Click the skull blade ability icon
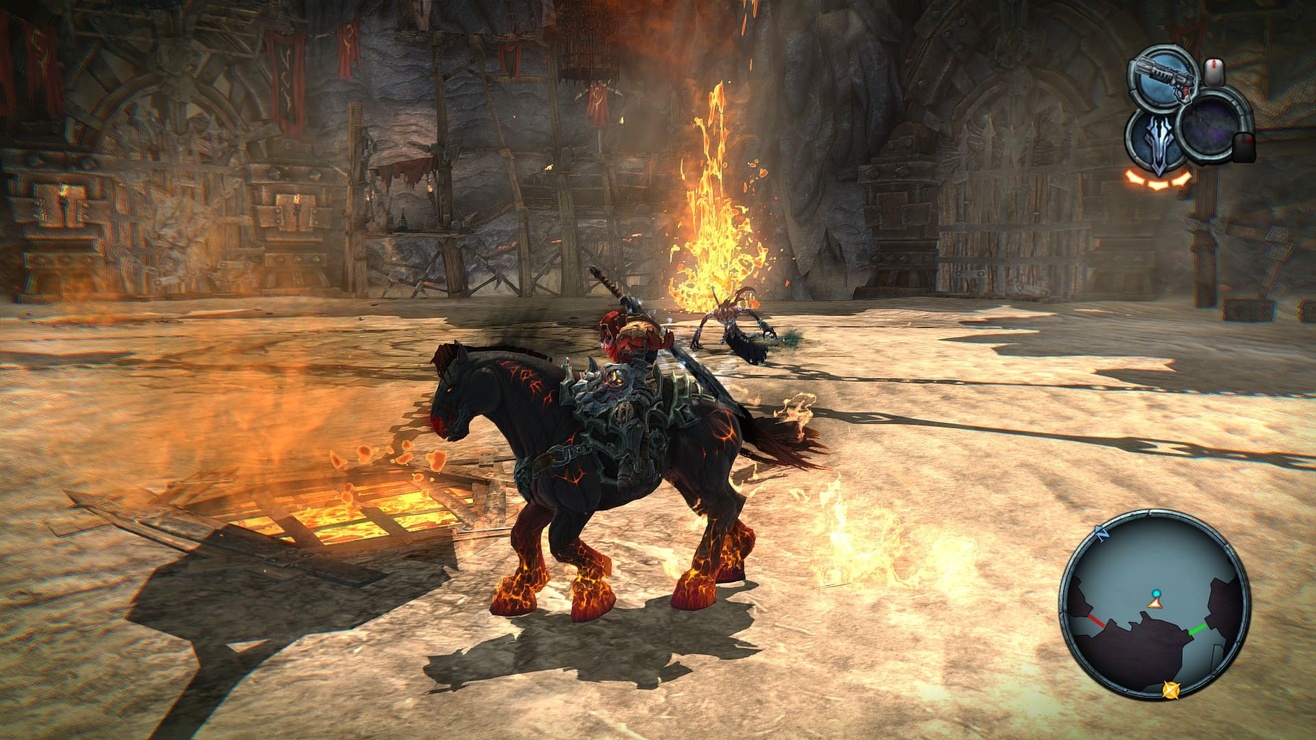 [1158, 142]
